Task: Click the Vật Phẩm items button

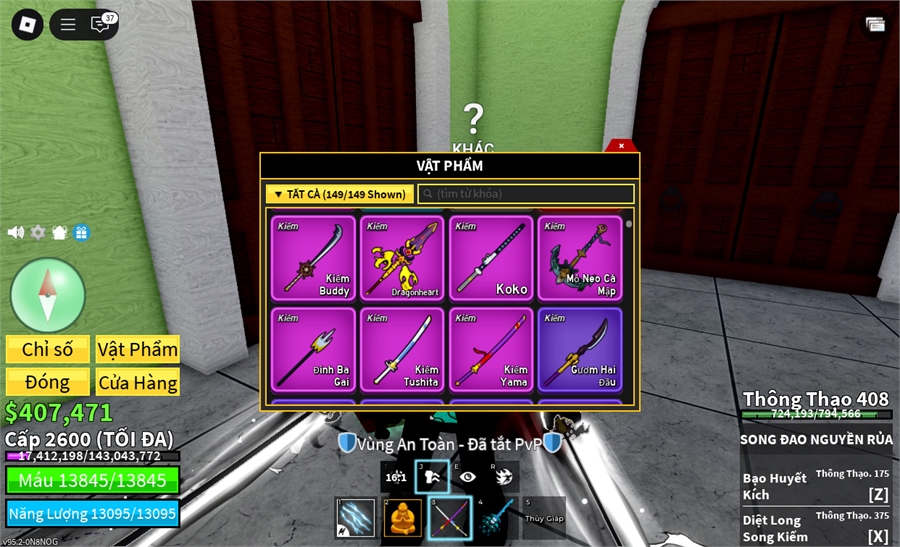Action: click(x=138, y=349)
